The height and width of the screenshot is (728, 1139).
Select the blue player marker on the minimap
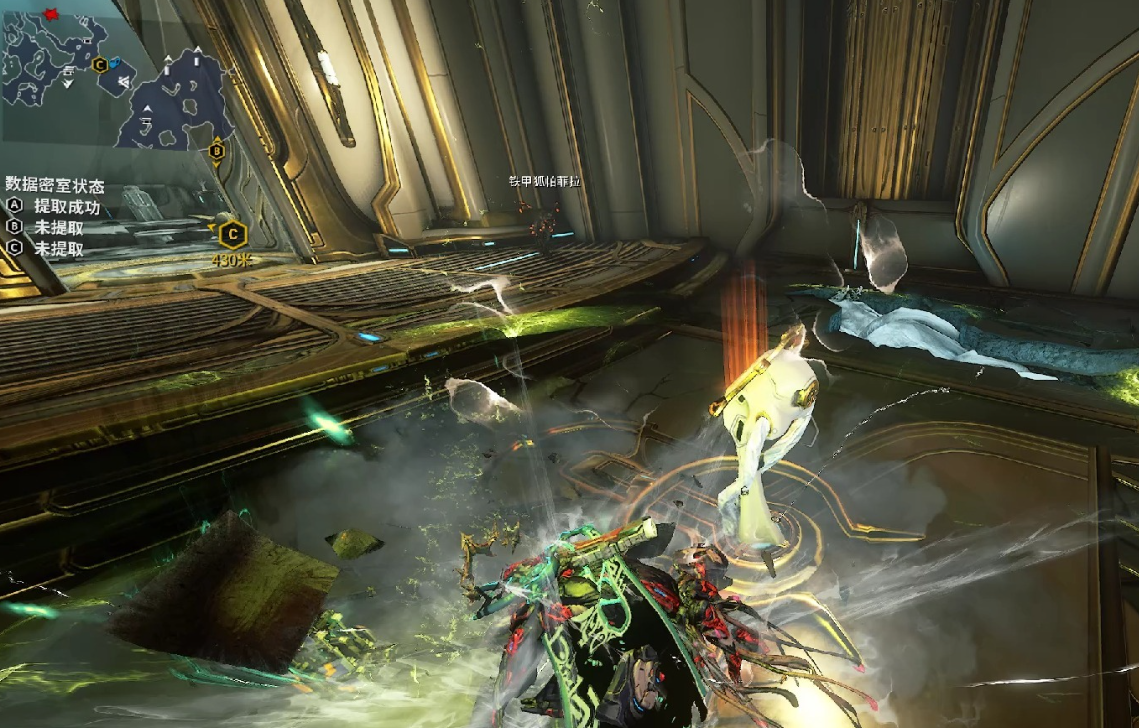click(x=116, y=65)
